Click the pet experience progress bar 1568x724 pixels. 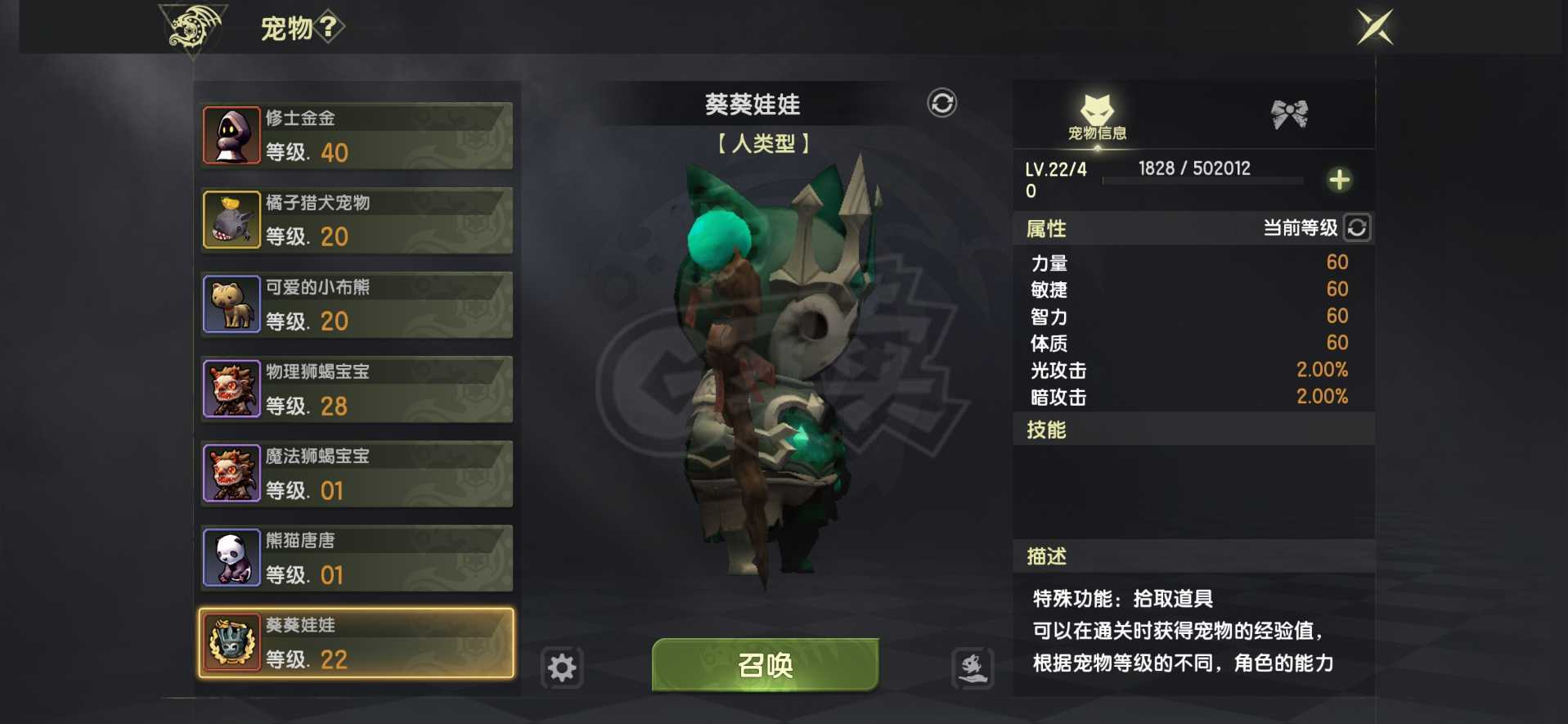click(x=1202, y=182)
